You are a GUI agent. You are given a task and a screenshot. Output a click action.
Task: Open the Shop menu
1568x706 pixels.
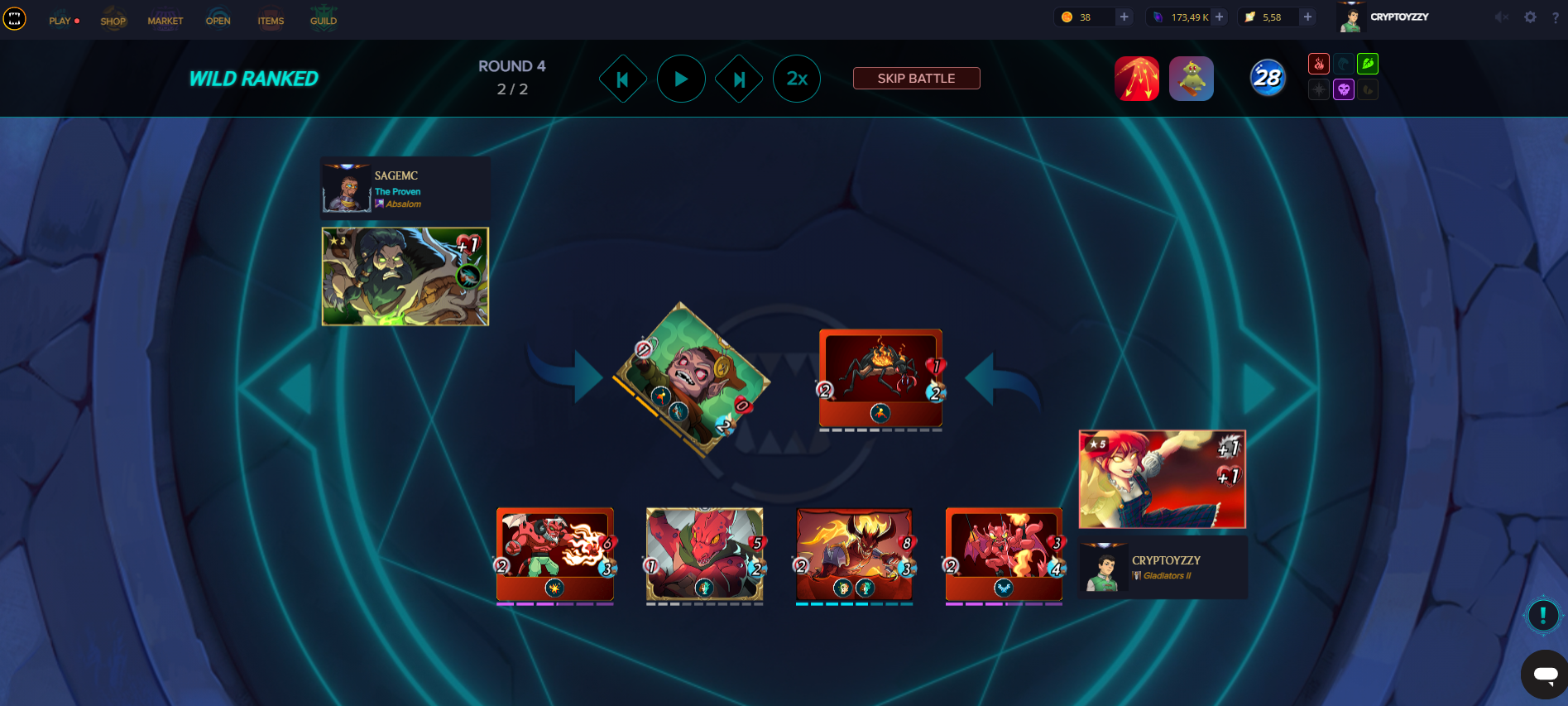click(113, 21)
